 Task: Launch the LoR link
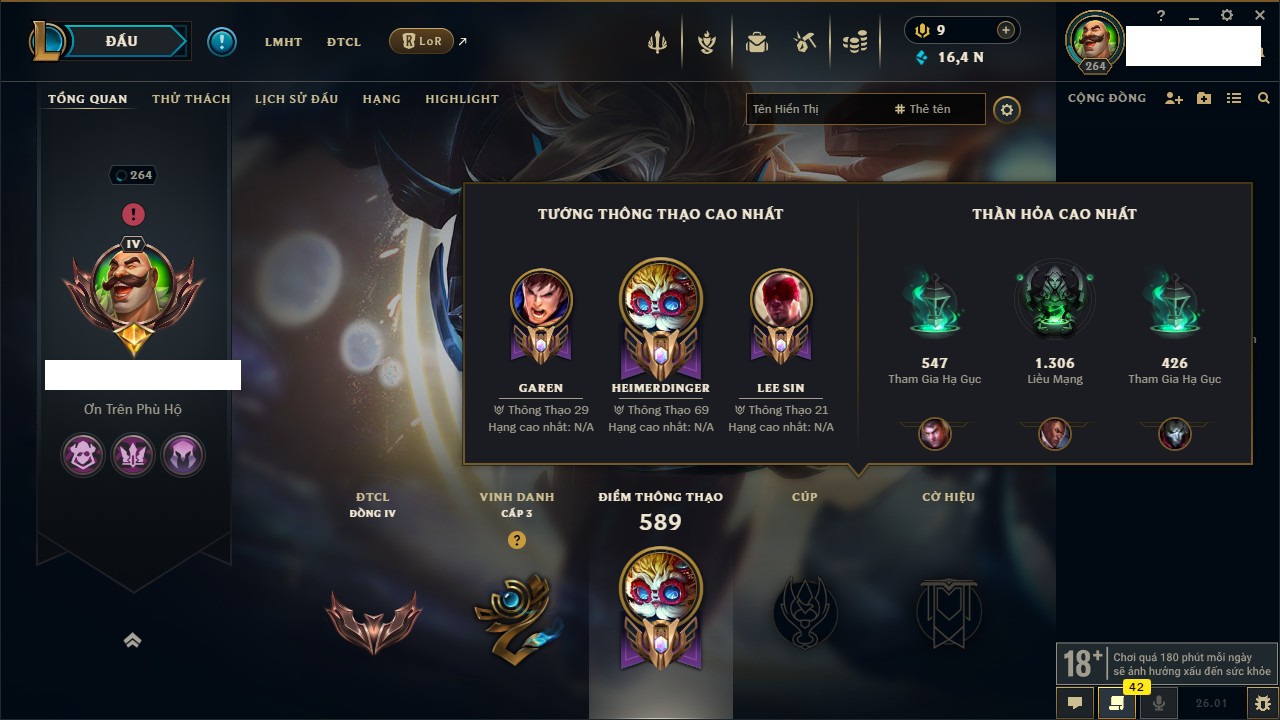click(421, 42)
